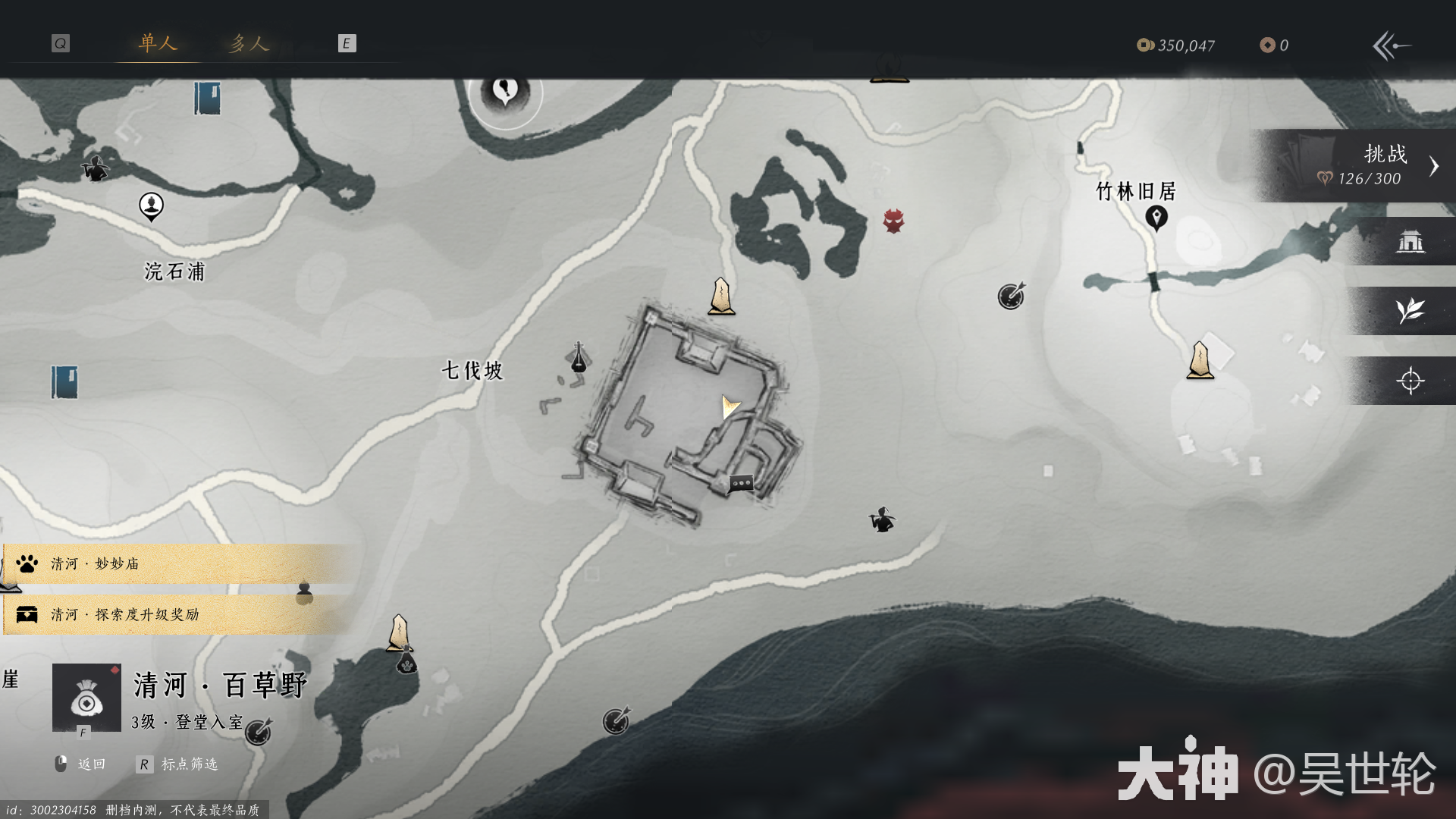Screen dimensions: 1456x819
Task: Click the speech bubble marker at the fortress
Action: 741,483
